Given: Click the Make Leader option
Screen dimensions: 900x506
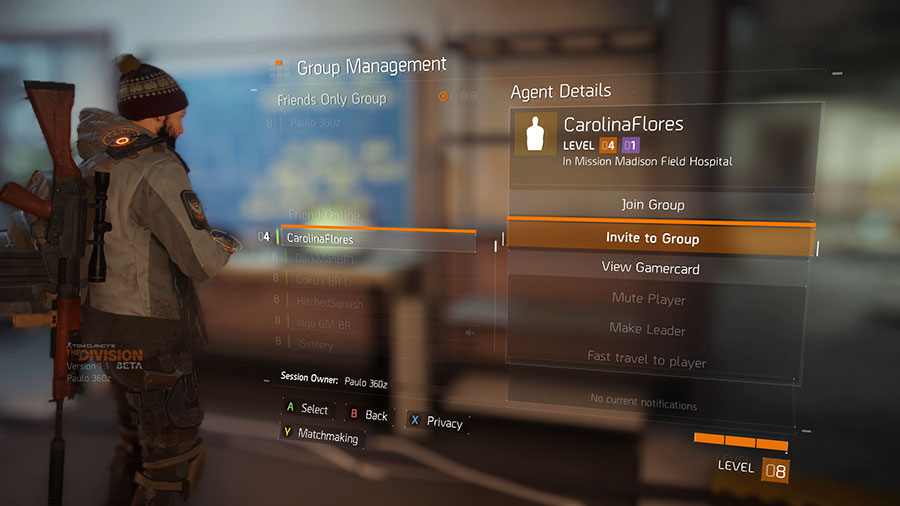Looking at the screenshot, I should (647, 329).
